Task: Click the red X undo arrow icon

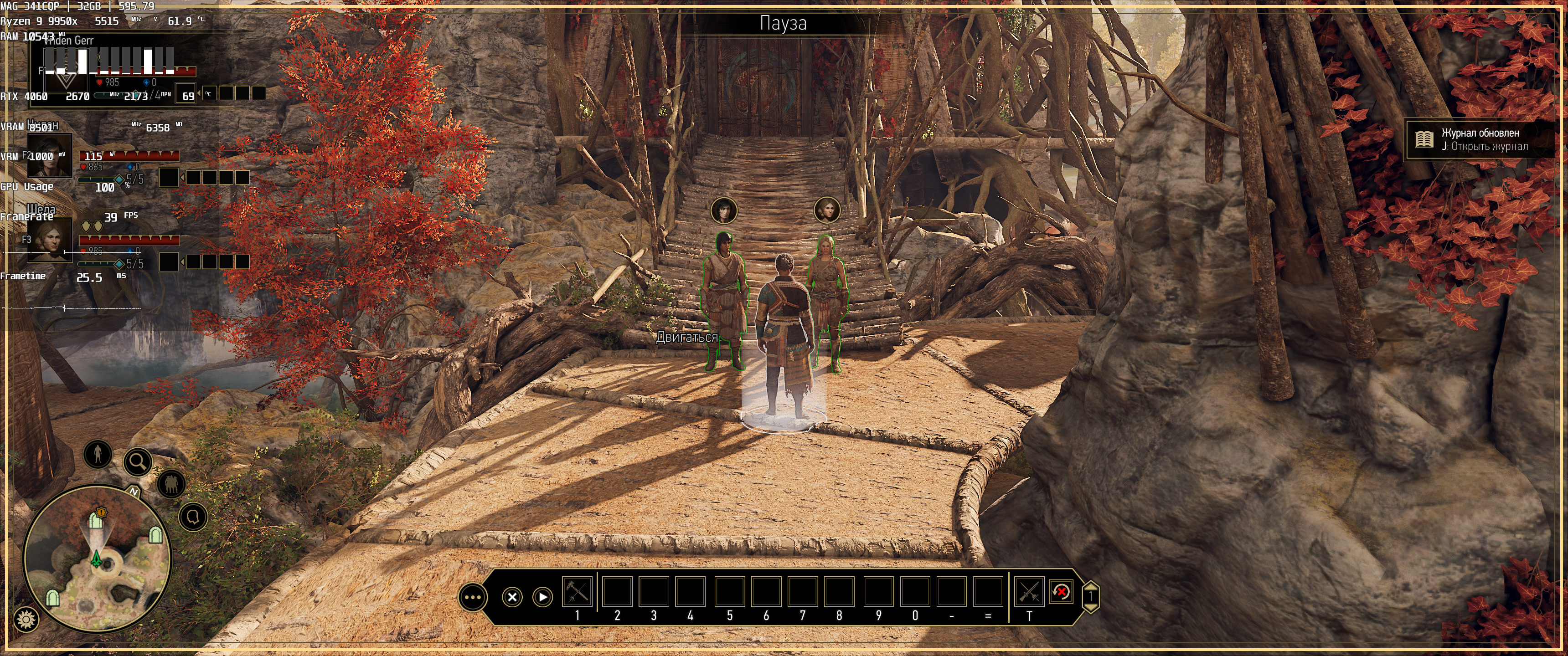Action: [1061, 592]
